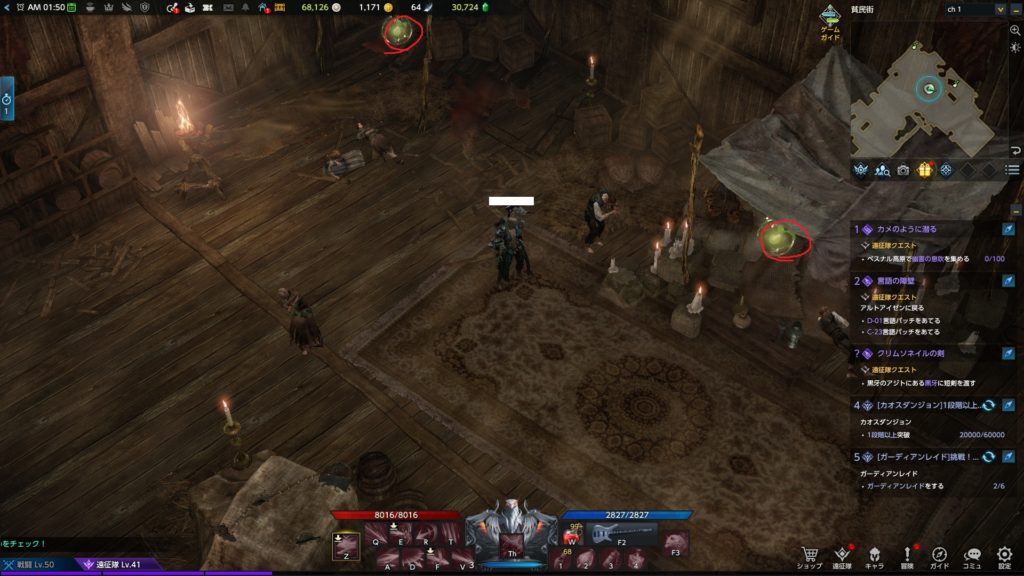Click the minimap's magnifier zoom button

1015,31
